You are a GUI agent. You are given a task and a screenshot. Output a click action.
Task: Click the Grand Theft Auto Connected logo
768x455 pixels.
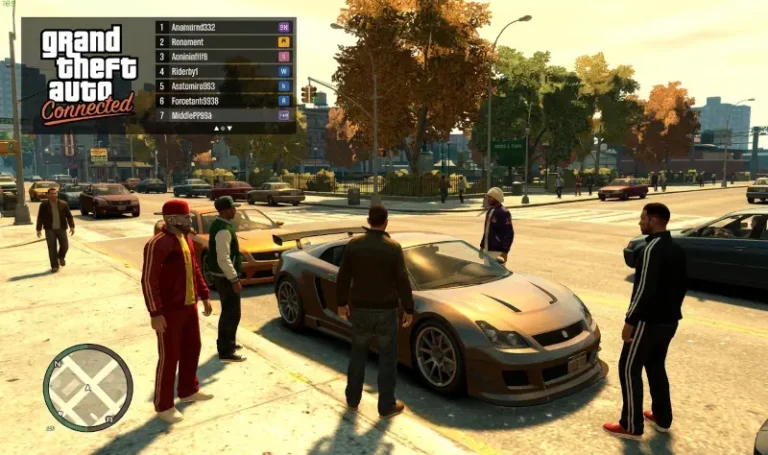coord(88,74)
